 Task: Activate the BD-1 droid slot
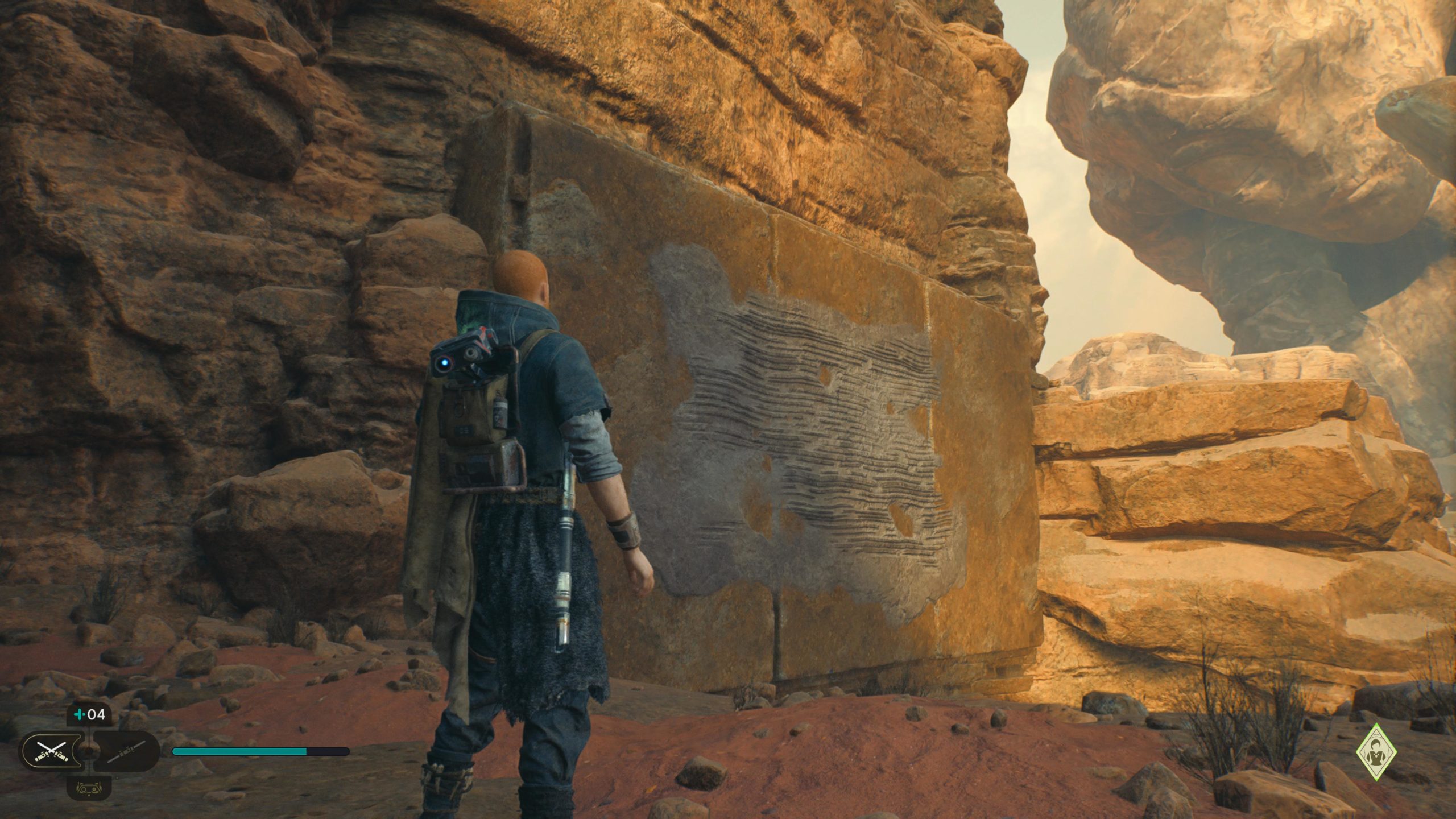89,788
